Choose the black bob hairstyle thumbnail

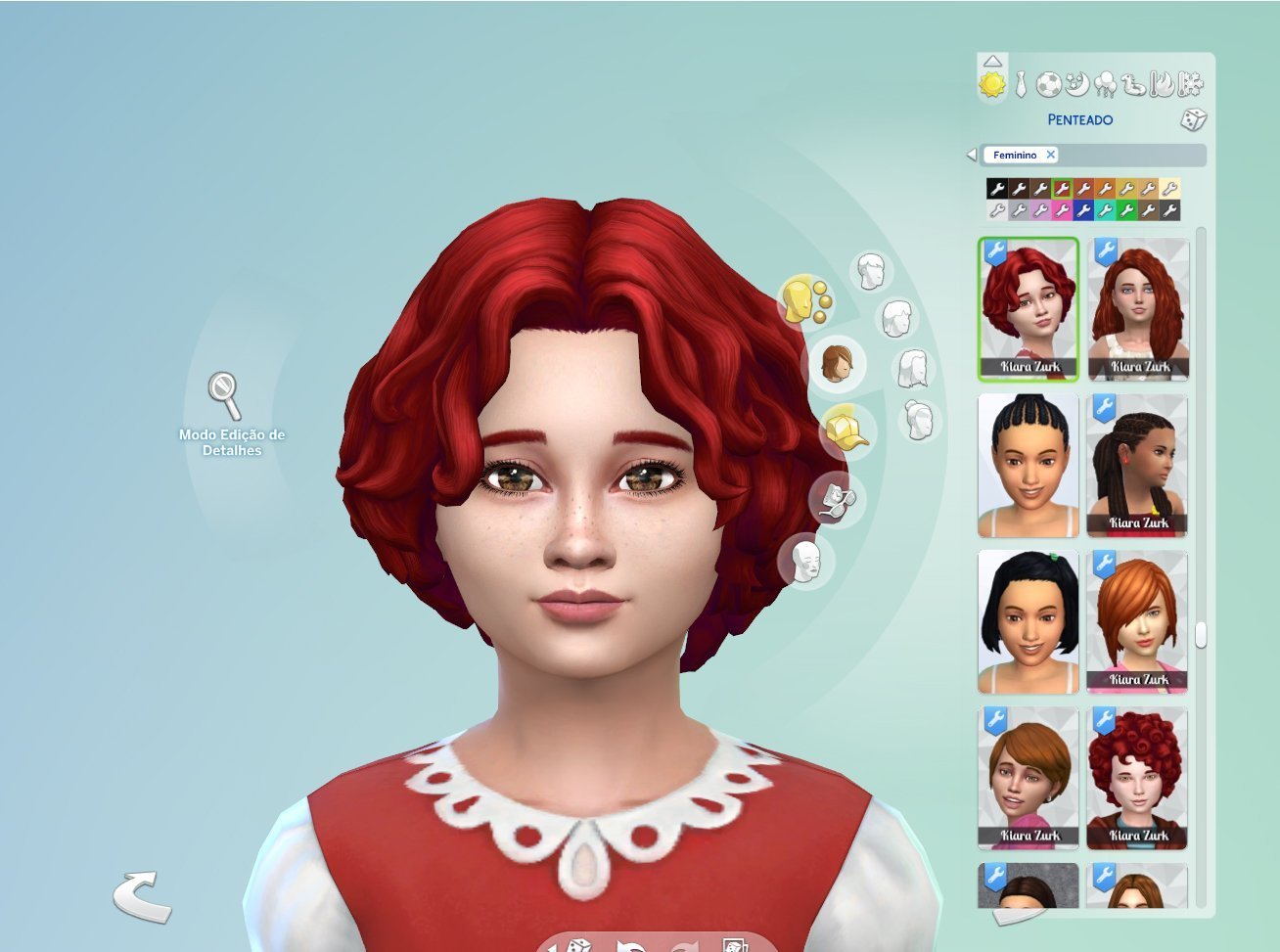click(x=1028, y=621)
